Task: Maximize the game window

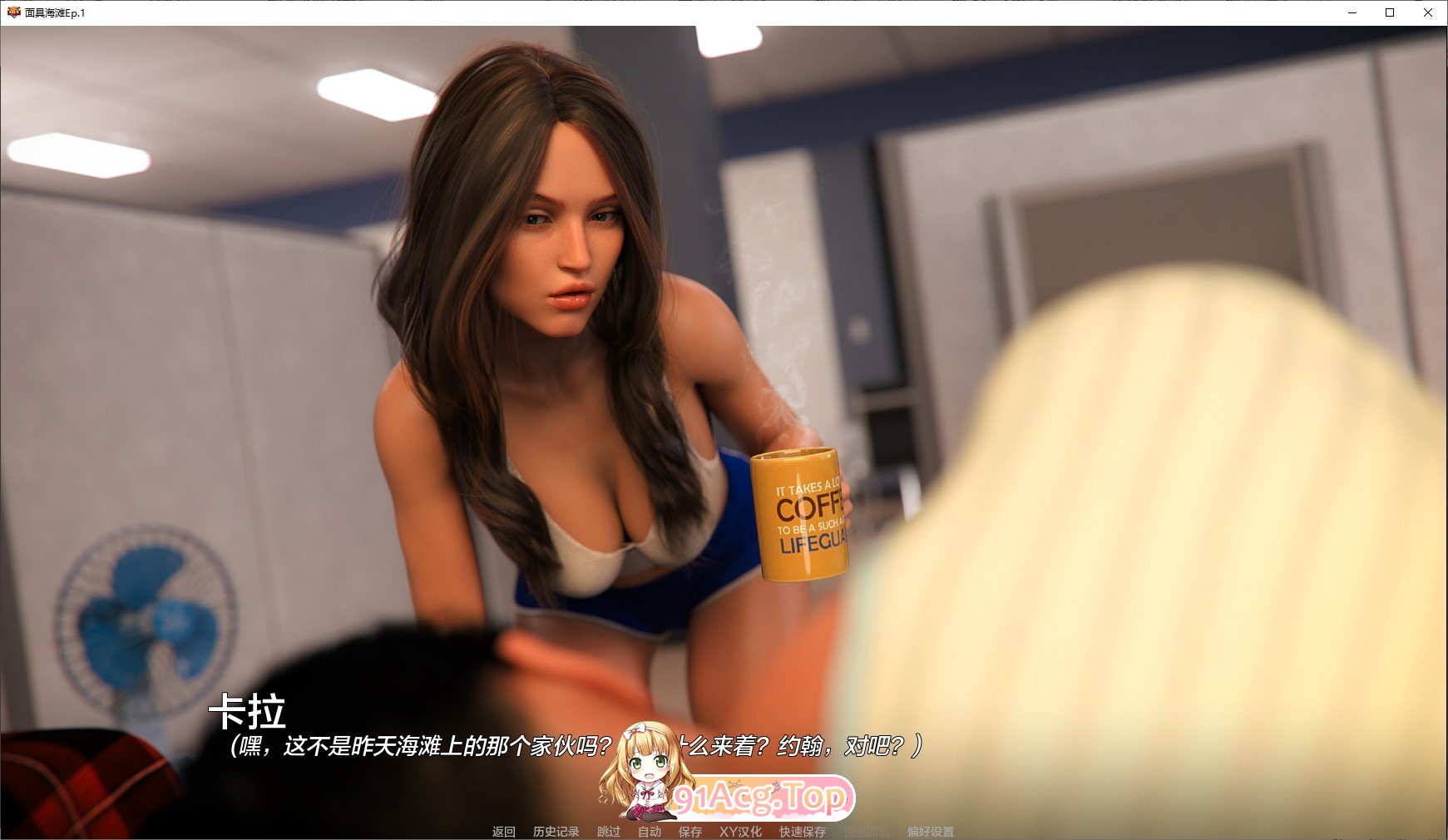Action: tap(1390, 12)
